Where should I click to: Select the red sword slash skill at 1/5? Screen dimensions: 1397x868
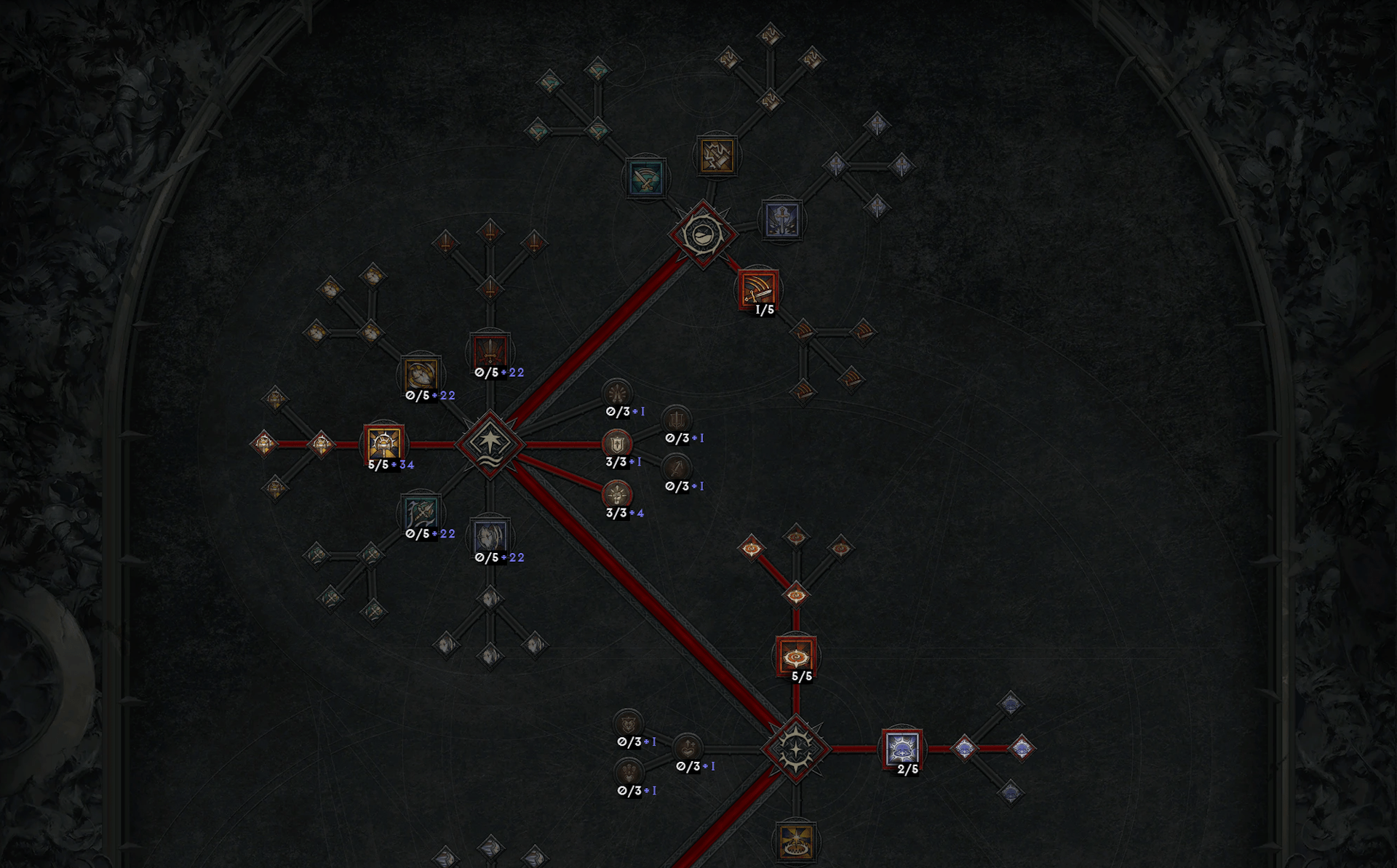coord(757,288)
